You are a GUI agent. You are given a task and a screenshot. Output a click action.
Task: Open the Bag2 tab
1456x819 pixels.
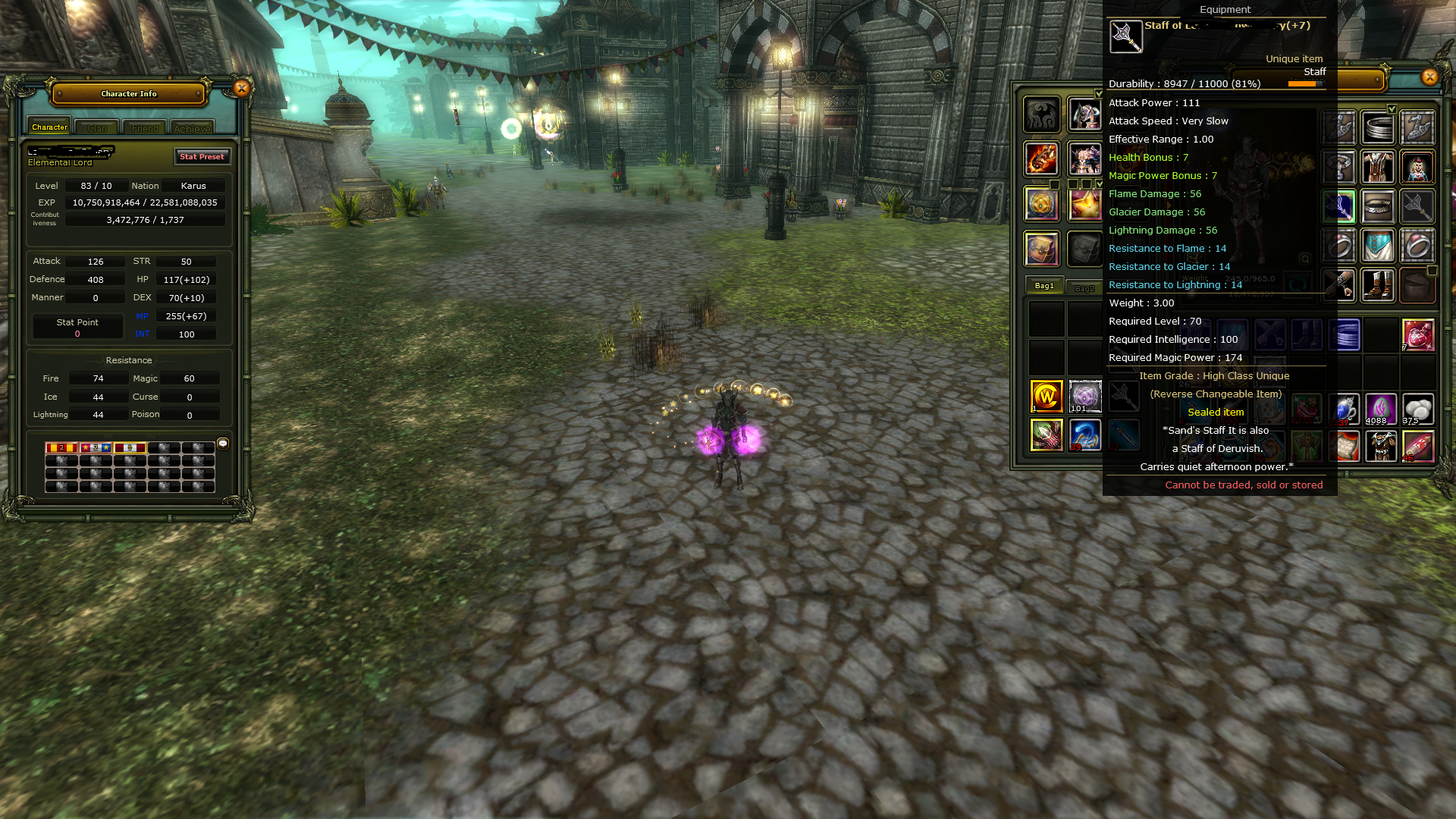click(x=1086, y=288)
